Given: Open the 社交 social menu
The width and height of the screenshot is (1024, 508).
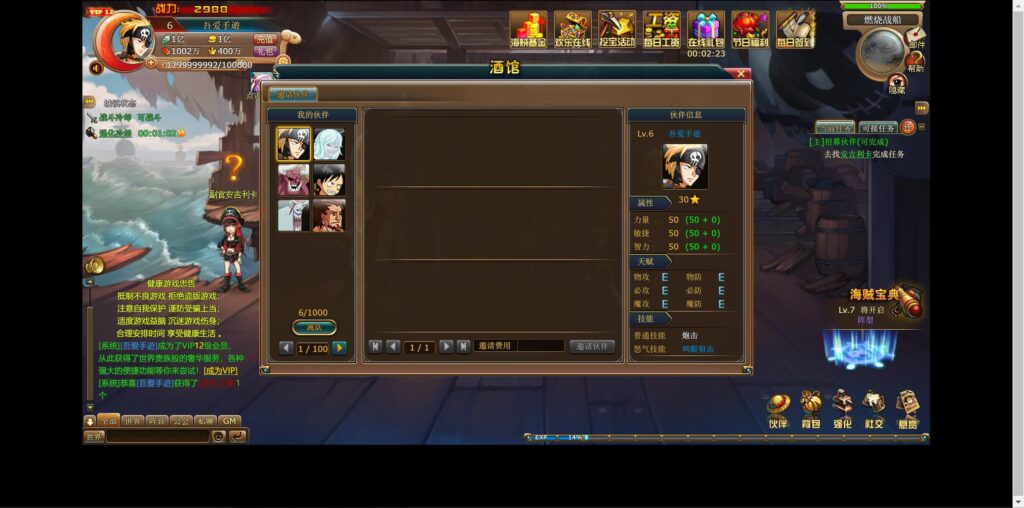Looking at the screenshot, I should click(x=874, y=410).
